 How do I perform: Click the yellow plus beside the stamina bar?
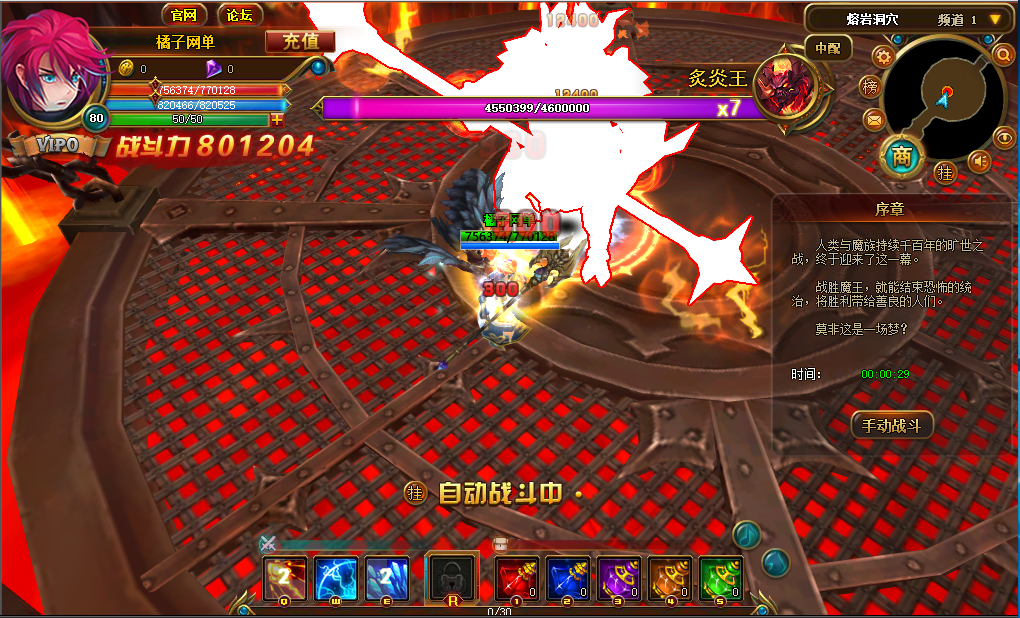278,119
